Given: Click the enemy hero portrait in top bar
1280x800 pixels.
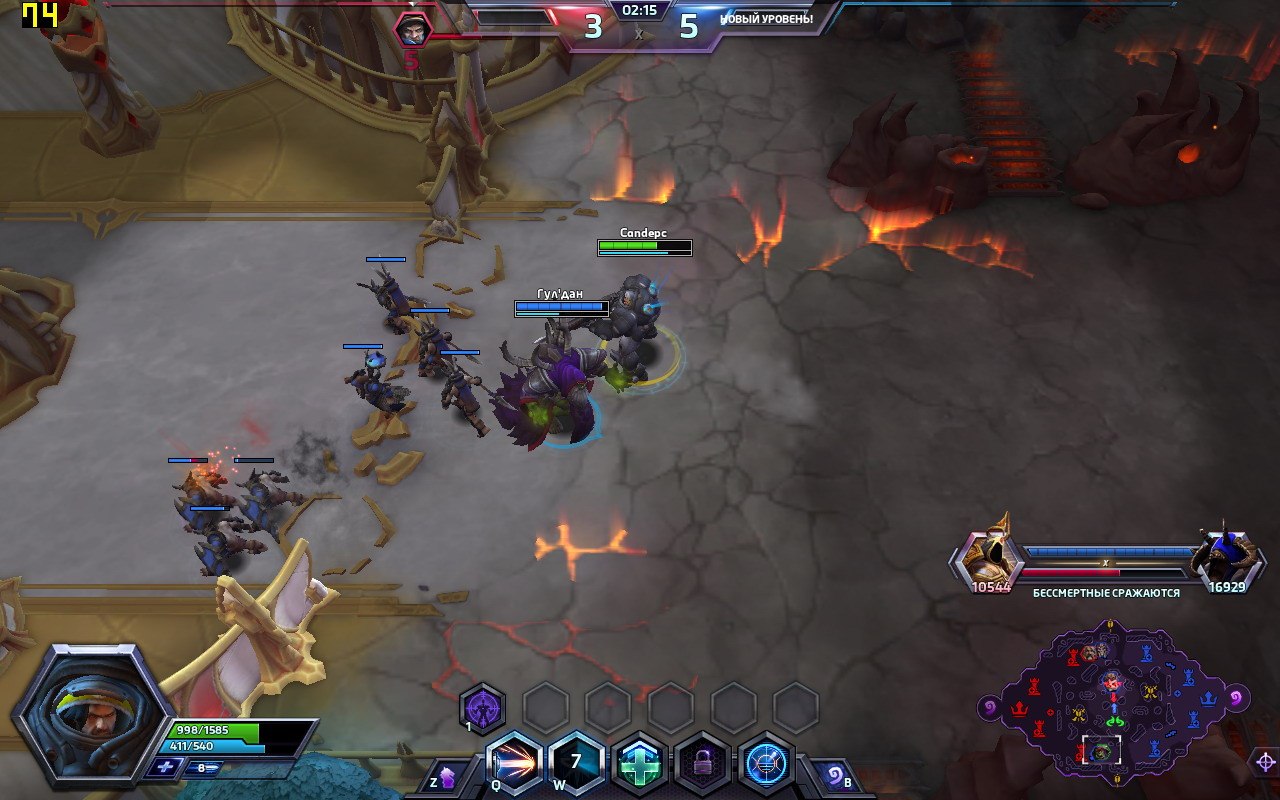Looking at the screenshot, I should 412,30.
